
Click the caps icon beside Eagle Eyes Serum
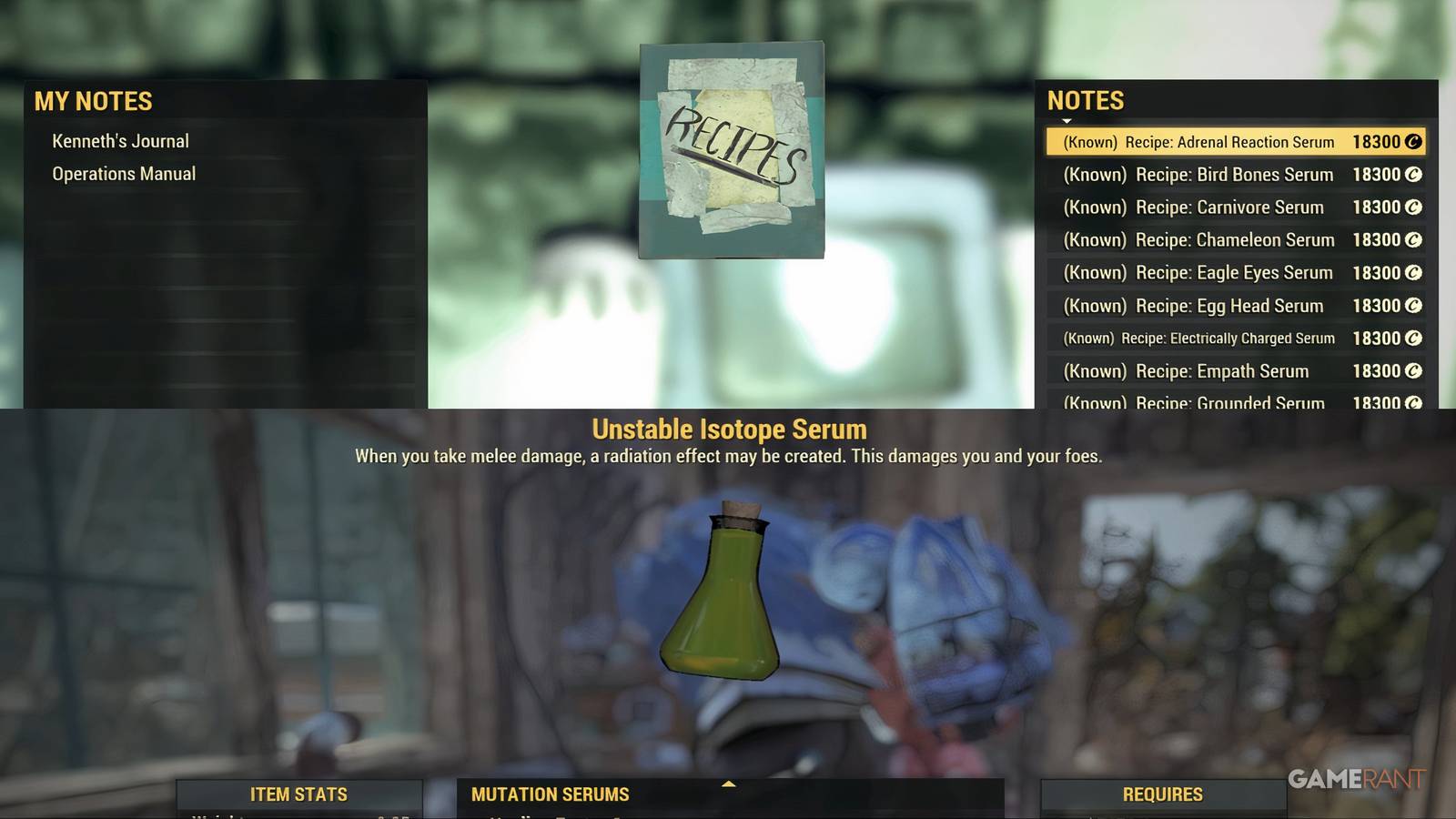1412,272
